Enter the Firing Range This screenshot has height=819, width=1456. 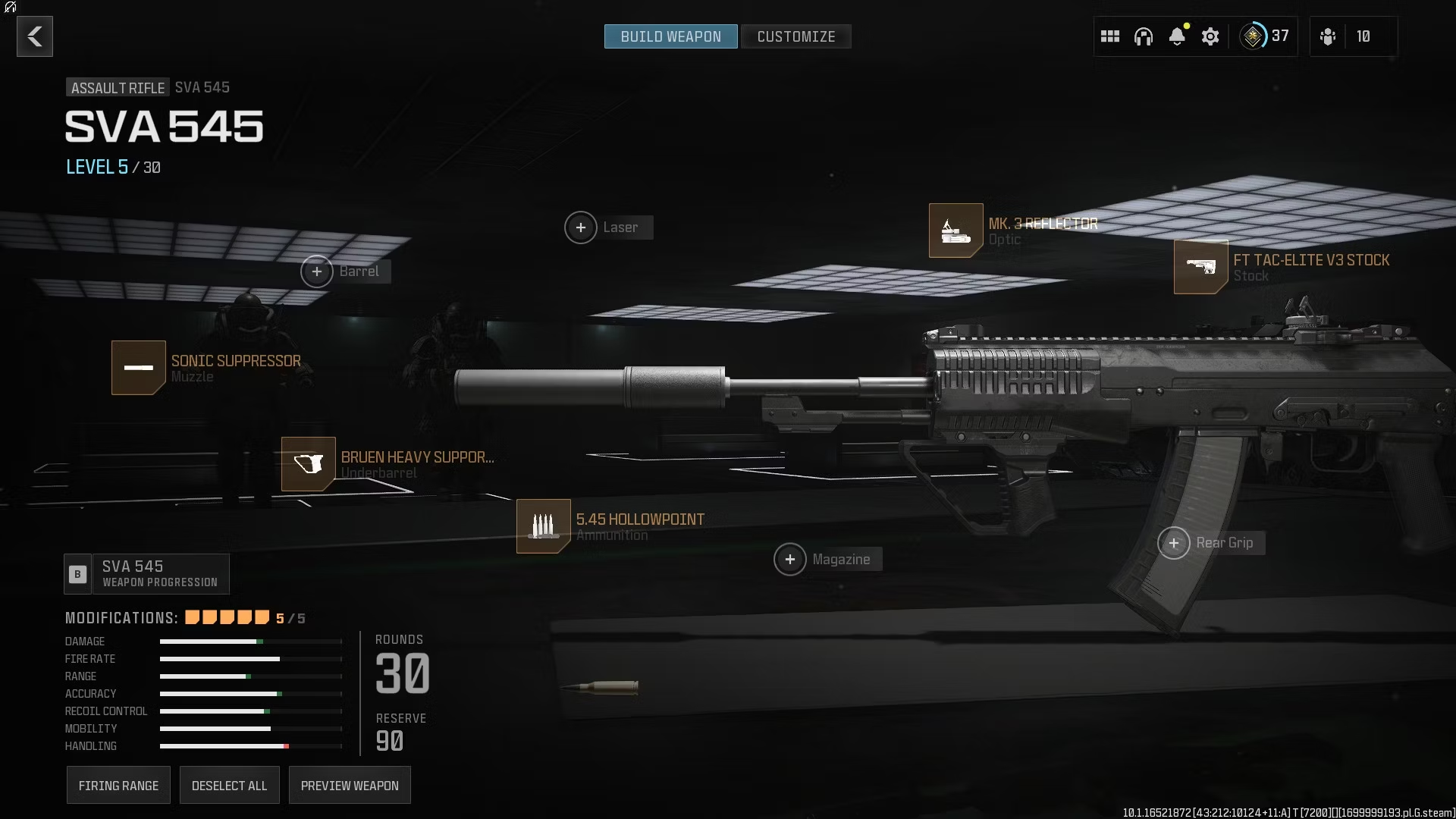[118, 786]
